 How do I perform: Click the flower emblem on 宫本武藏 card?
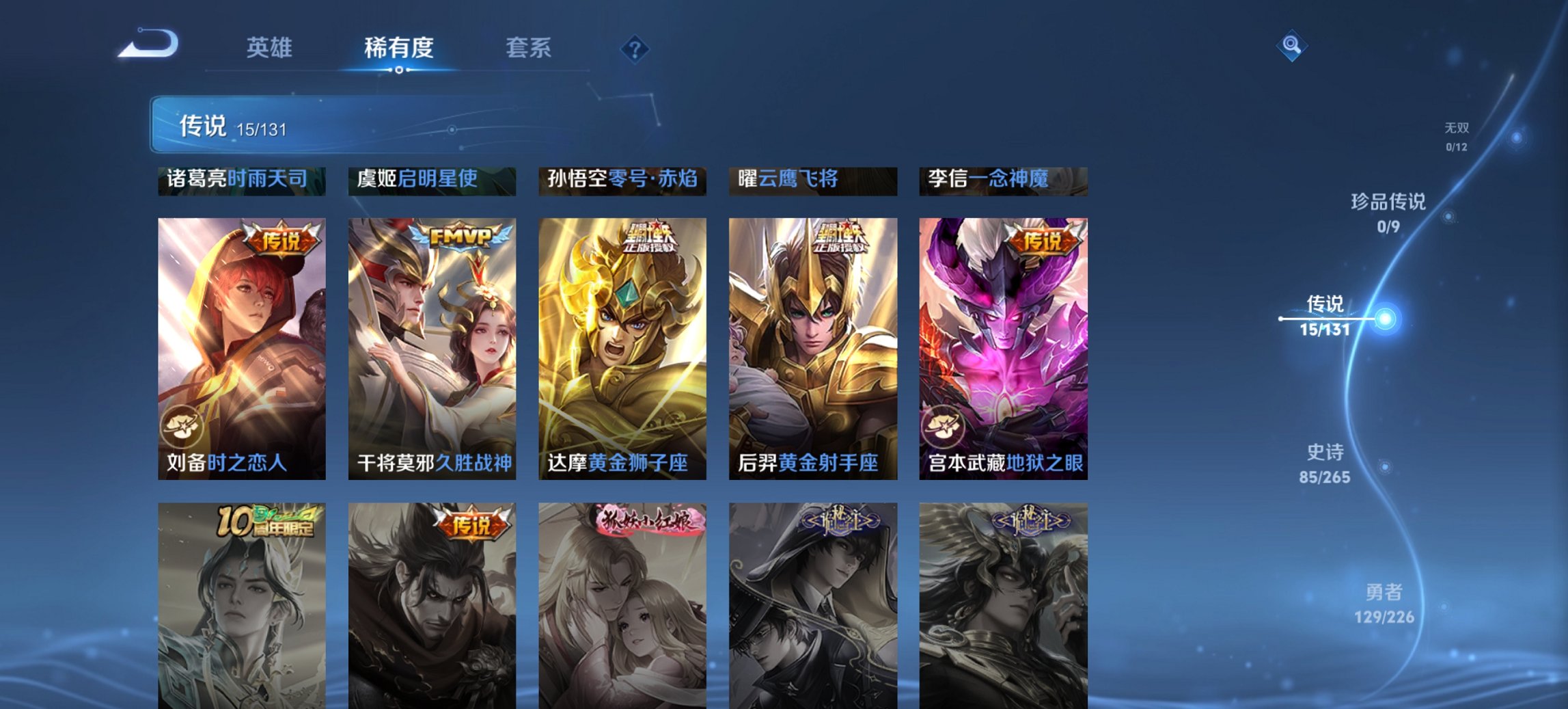tap(943, 427)
